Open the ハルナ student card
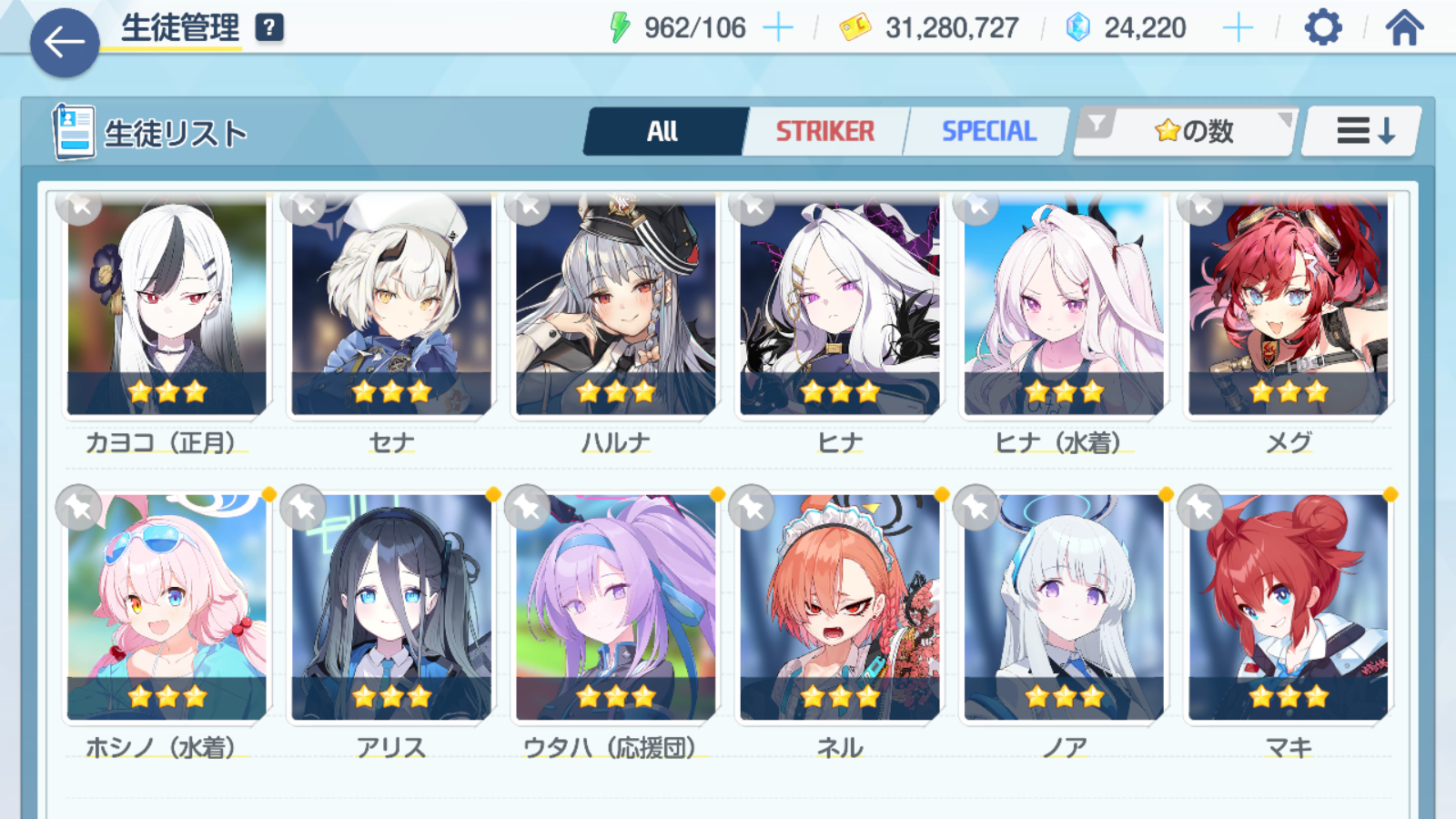1456x819 pixels. 616,305
